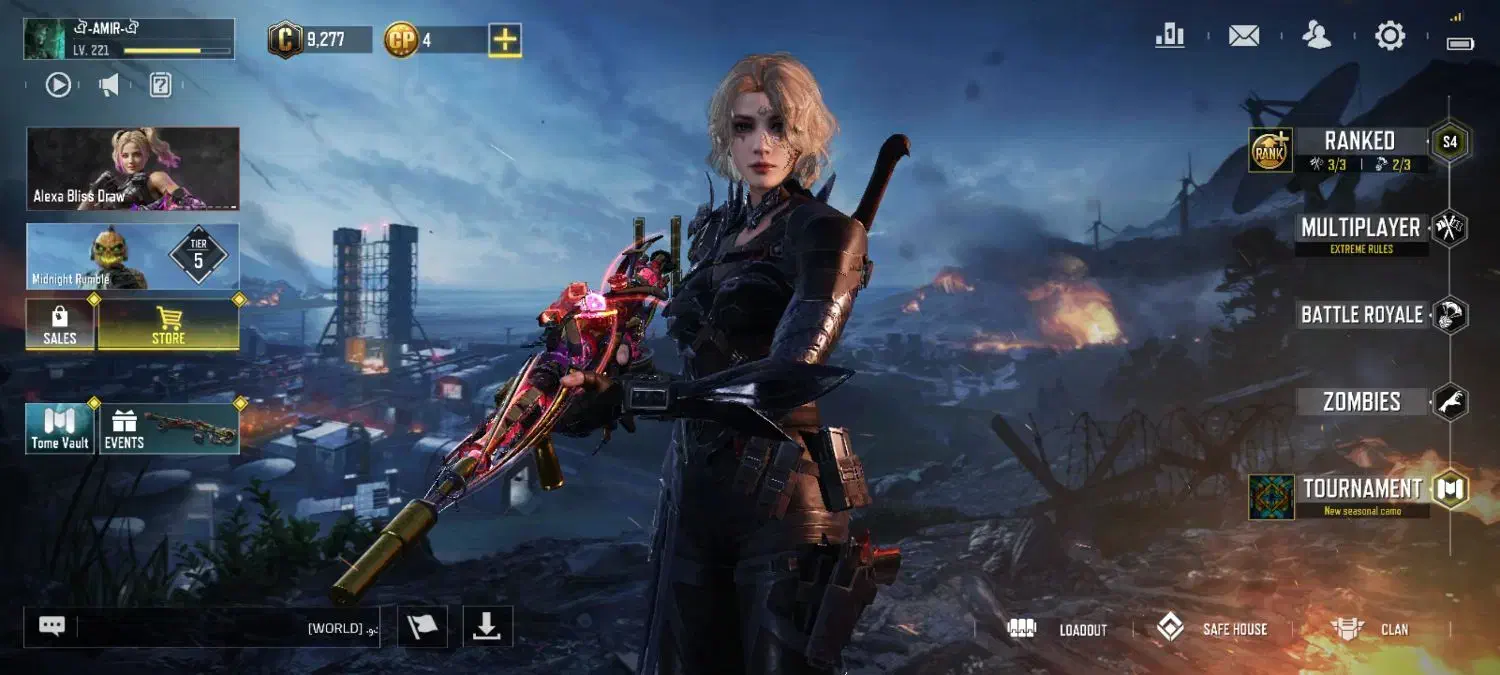View the Midnight Rumble battle pass

[x=133, y=257]
